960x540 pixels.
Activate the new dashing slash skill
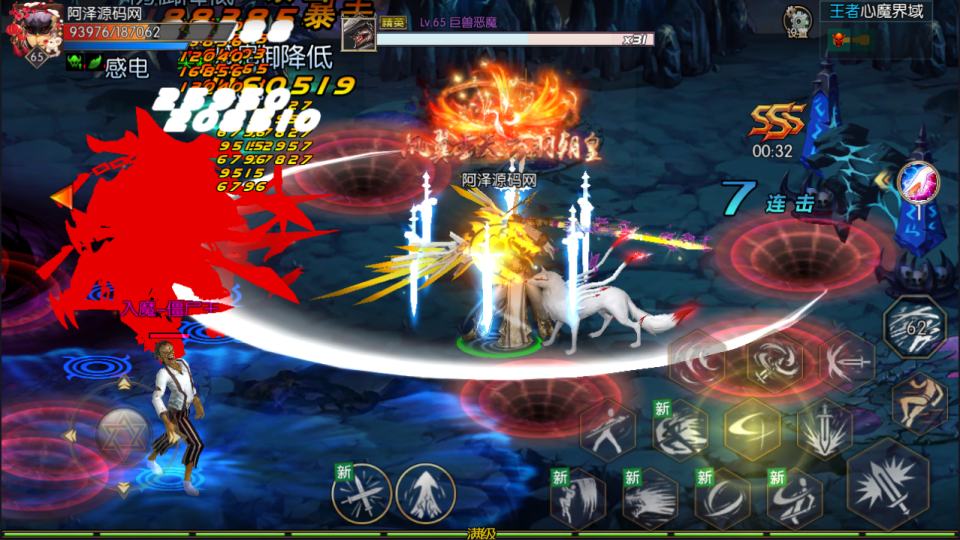coord(681,429)
